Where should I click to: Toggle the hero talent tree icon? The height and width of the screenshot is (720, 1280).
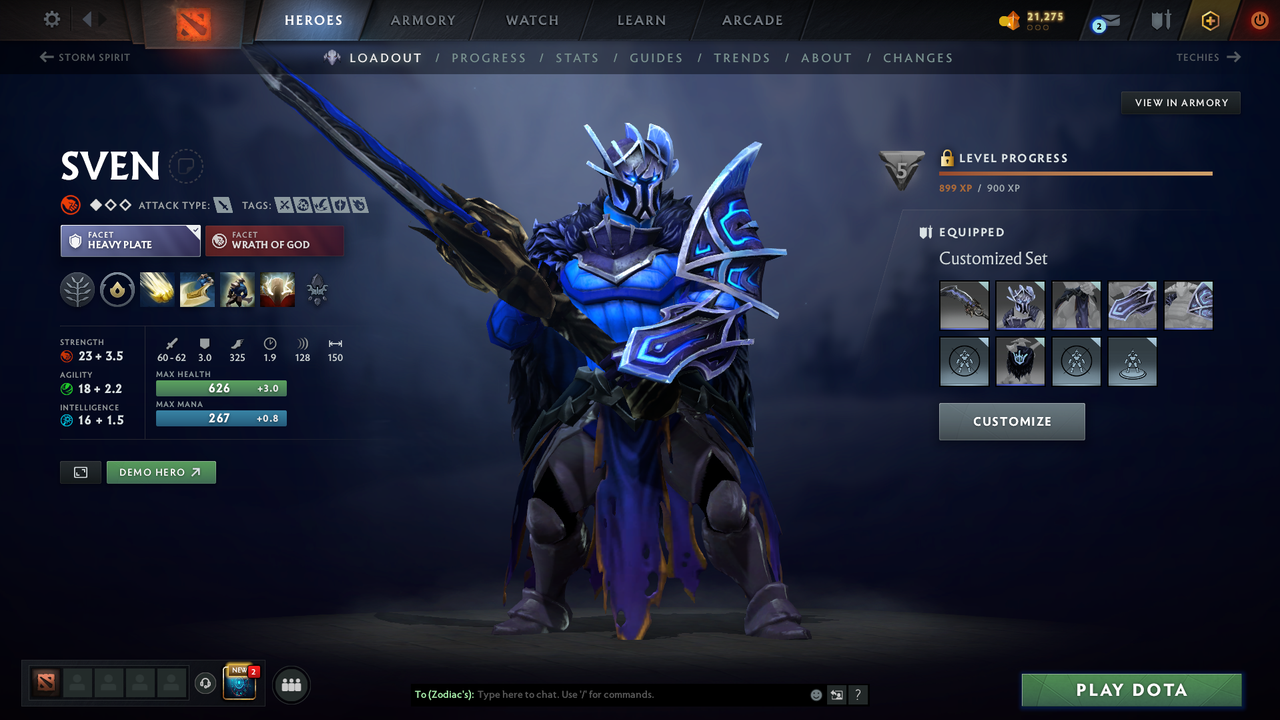(x=77, y=290)
